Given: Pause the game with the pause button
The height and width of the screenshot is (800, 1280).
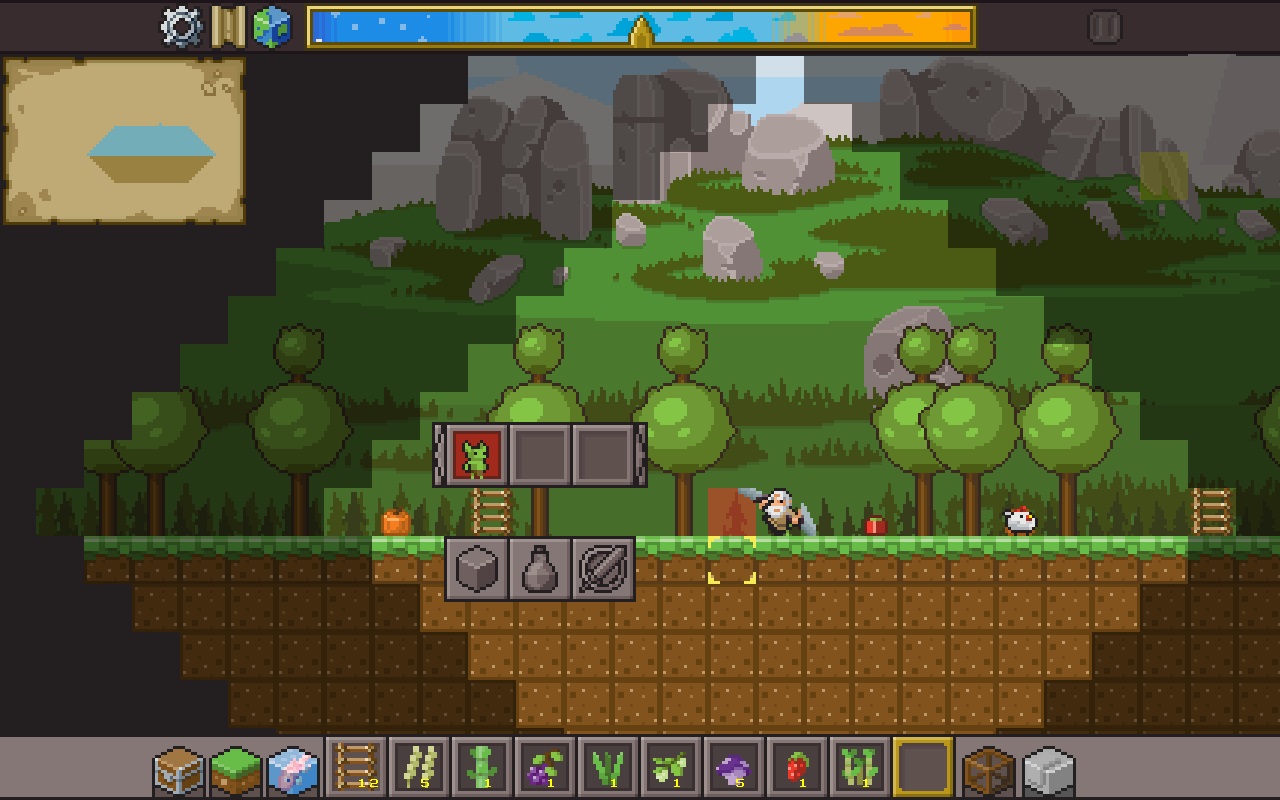Looking at the screenshot, I should pos(1104,27).
